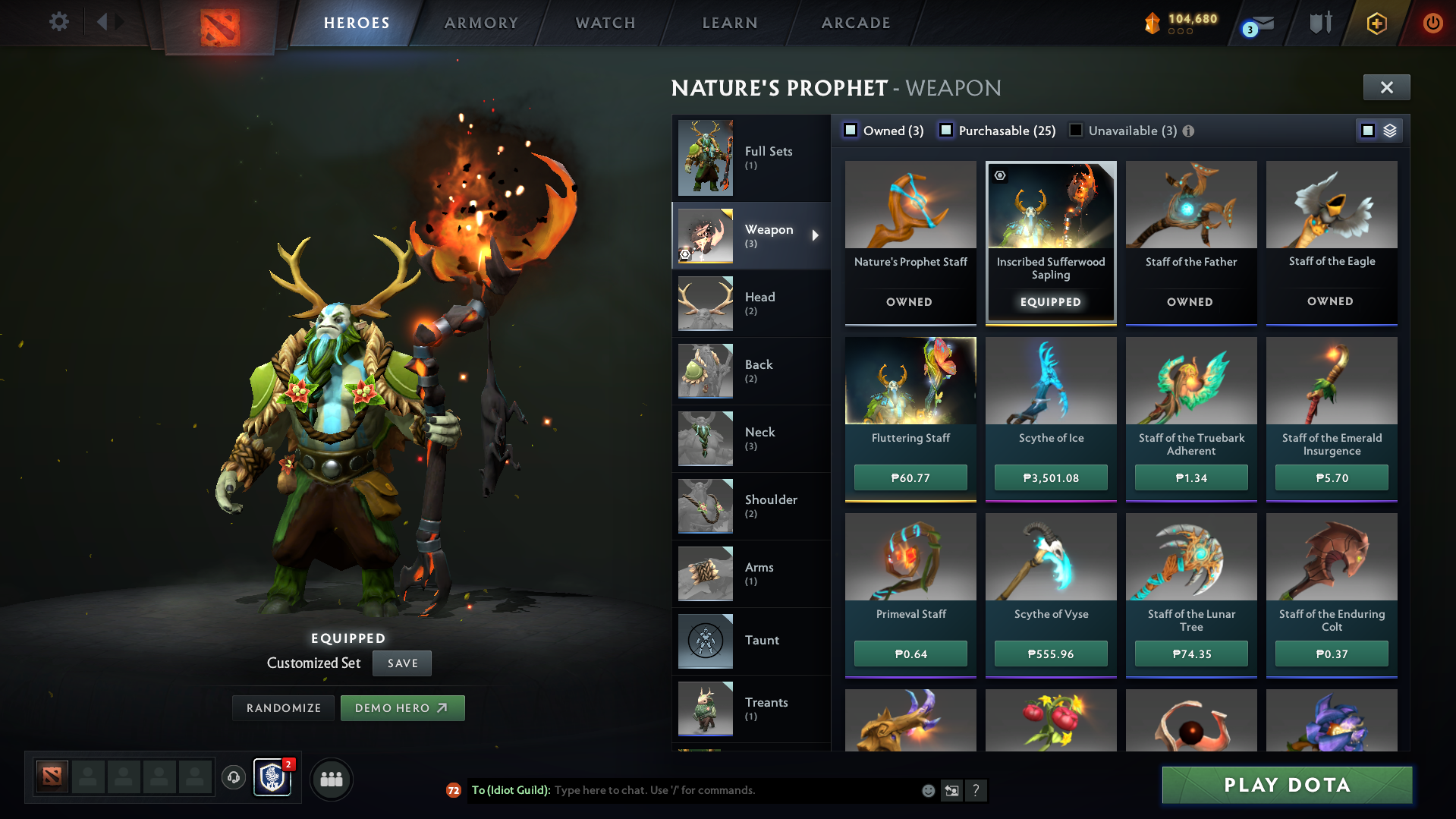Click the red power button to quit
1456x819 pixels.
(x=1432, y=23)
